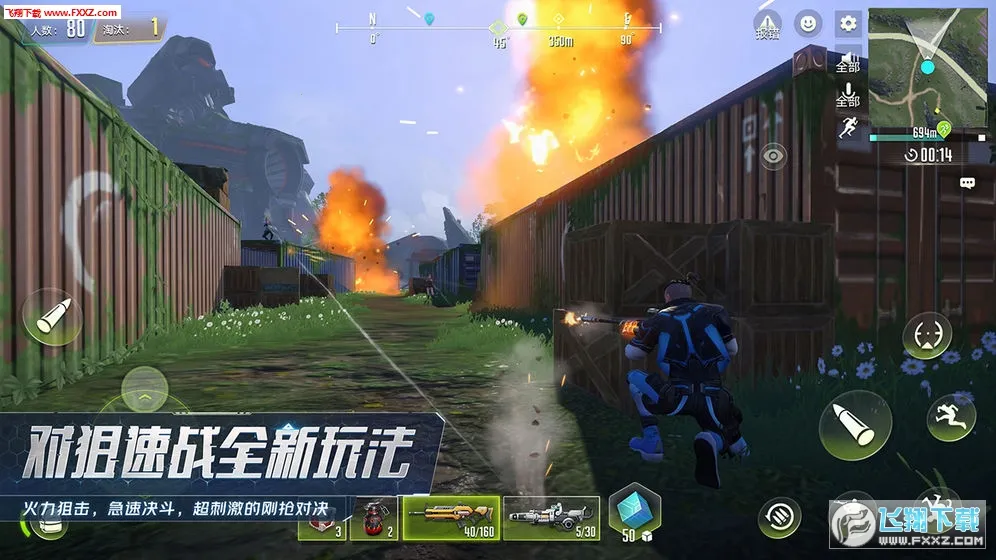Viewport: 996px width, 560px height.
Task: Toggle the microphone channel setting
Action: coord(848,95)
